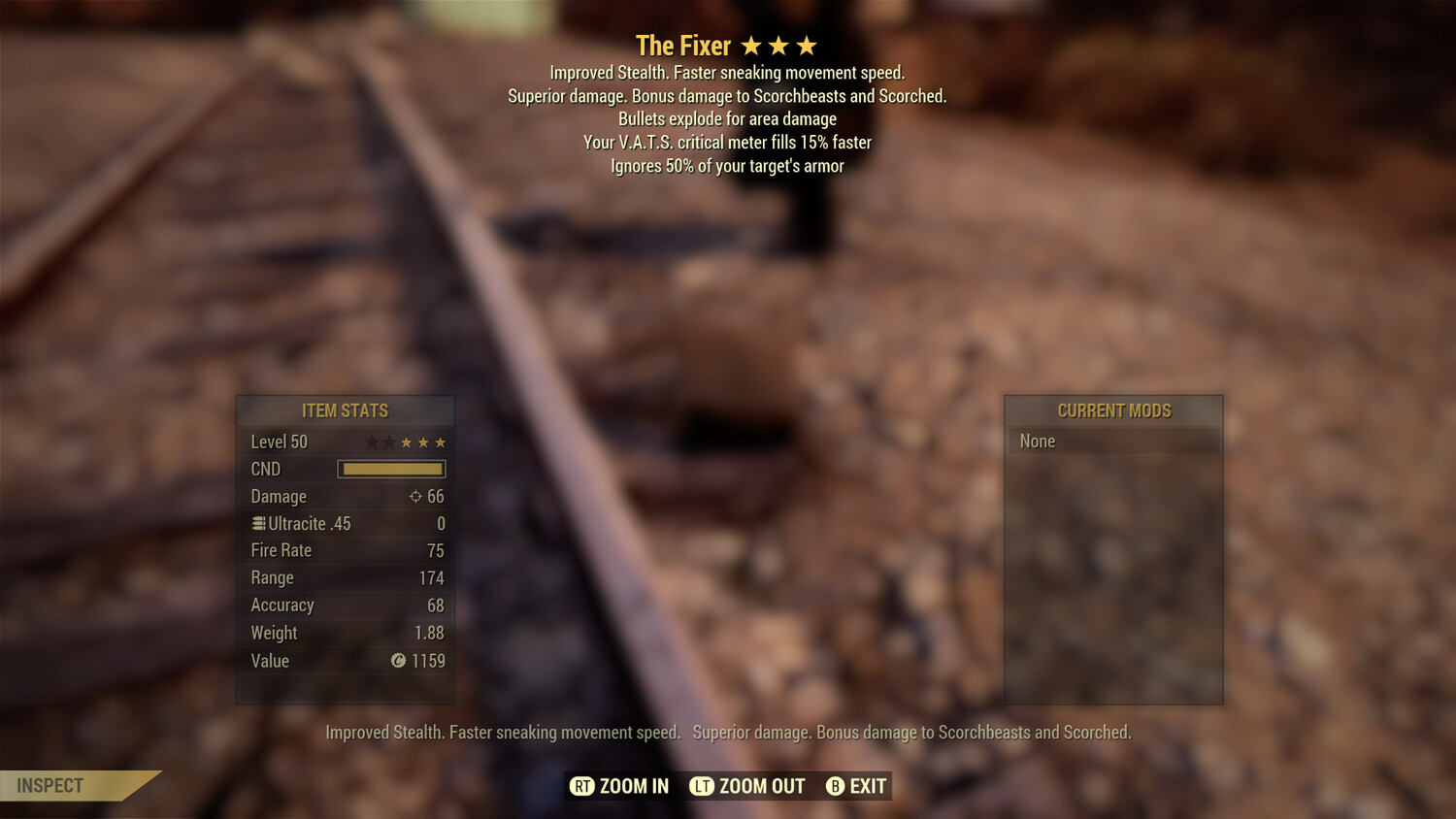The width and height of the screenshot is (1456, 819).
Task: Toggle the last gold star on the Level 50 row
Action: 439,442
